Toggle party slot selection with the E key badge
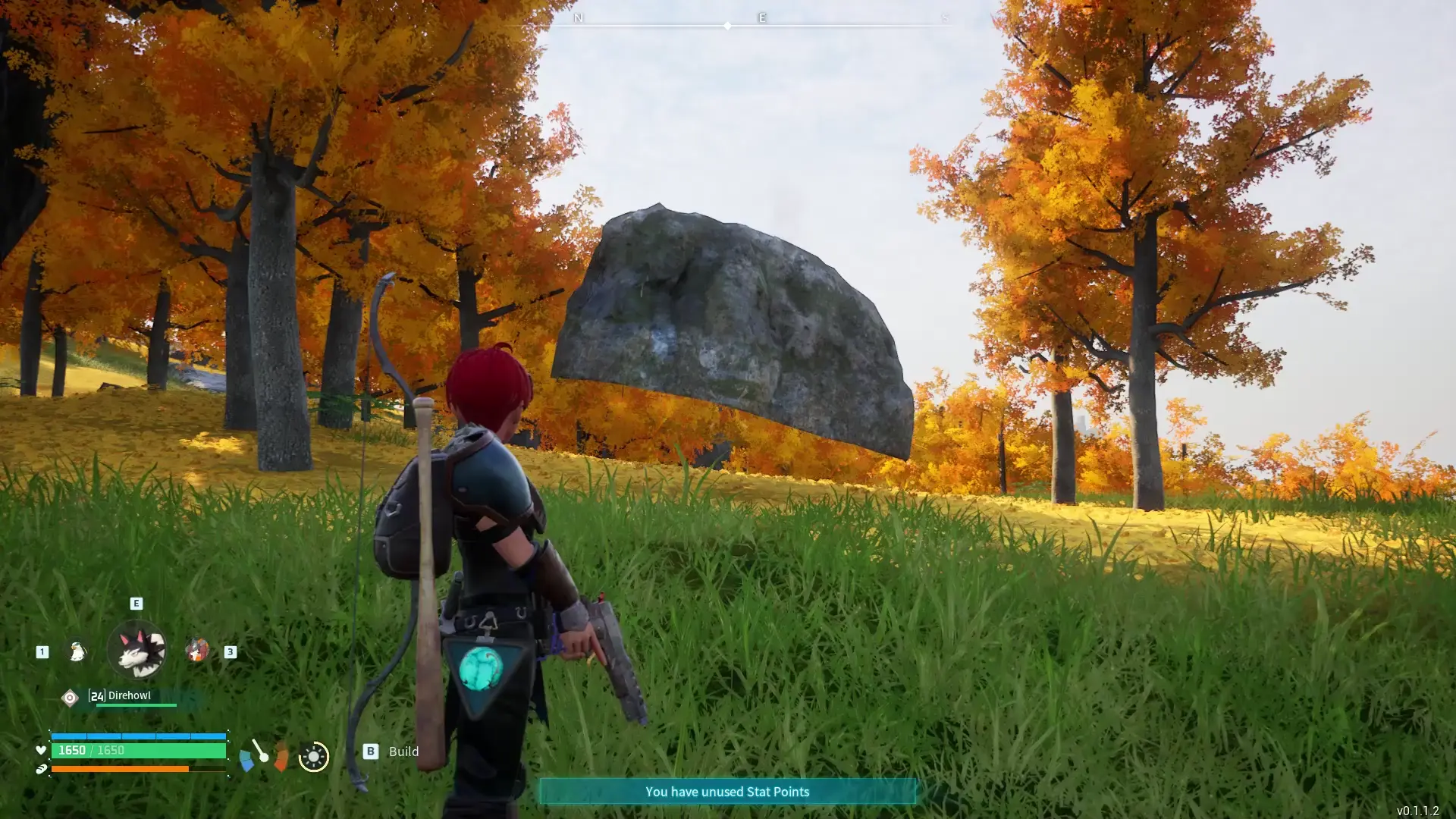 [x=135, y=603]
